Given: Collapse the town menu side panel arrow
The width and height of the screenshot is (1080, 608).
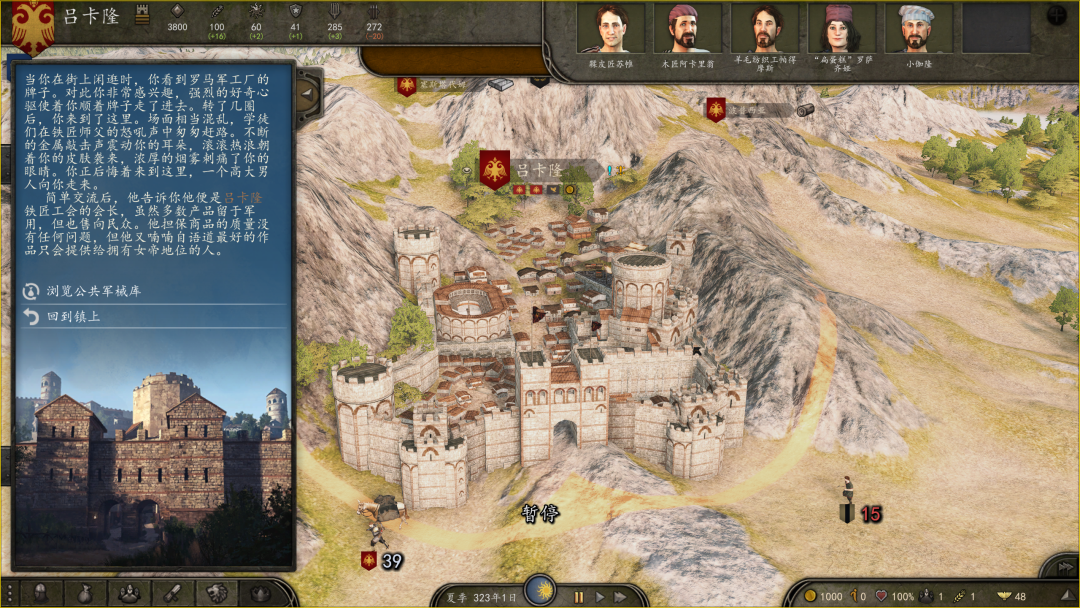Looking at the screenshot, I should click(307, 95).
